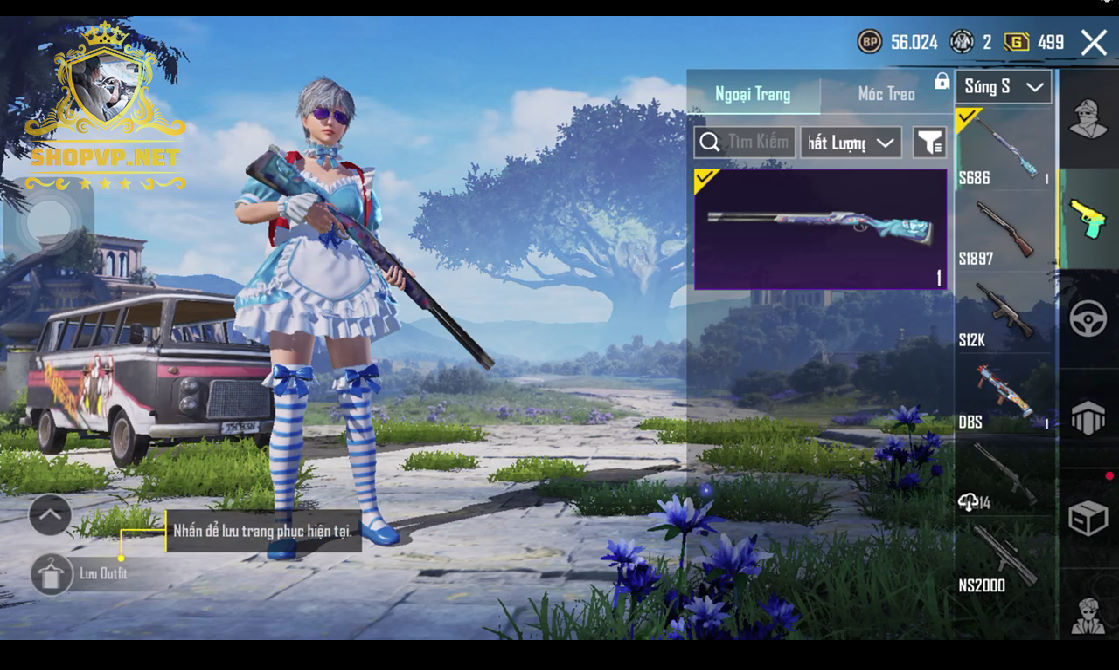Open the funnel filter options

[929, 143]
